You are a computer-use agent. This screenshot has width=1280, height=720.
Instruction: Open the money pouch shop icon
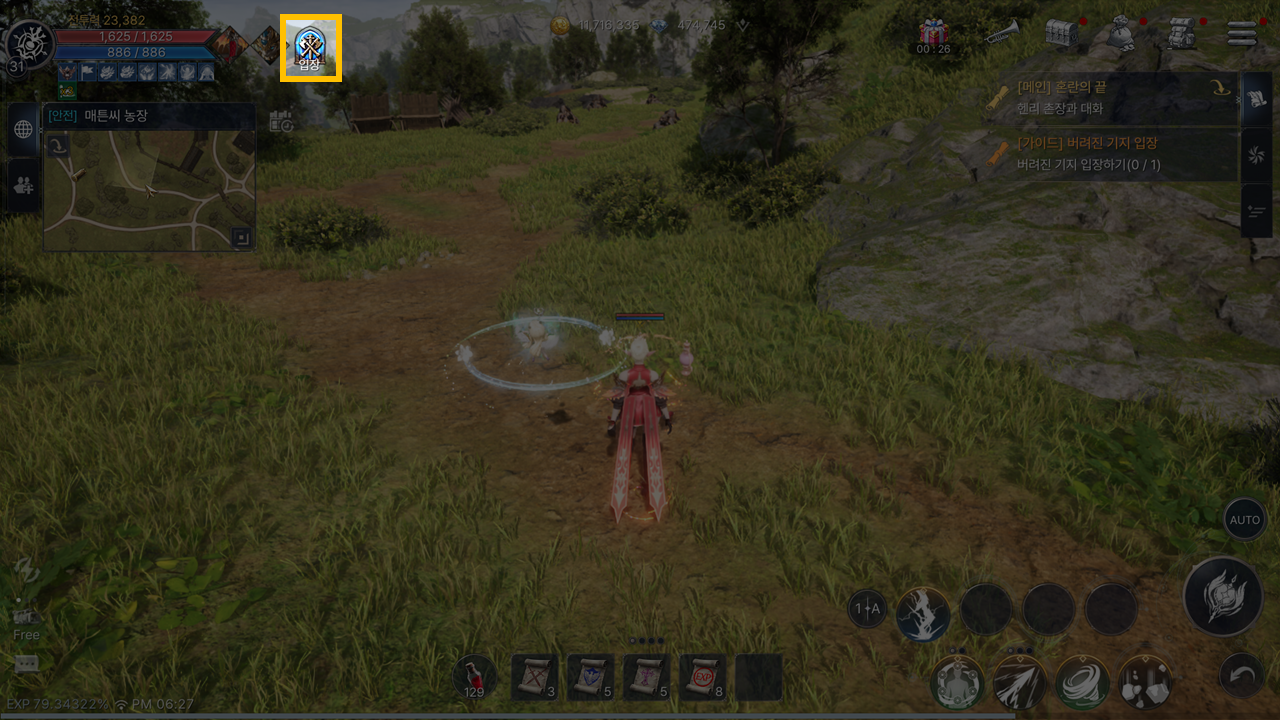coord(1120,33)
